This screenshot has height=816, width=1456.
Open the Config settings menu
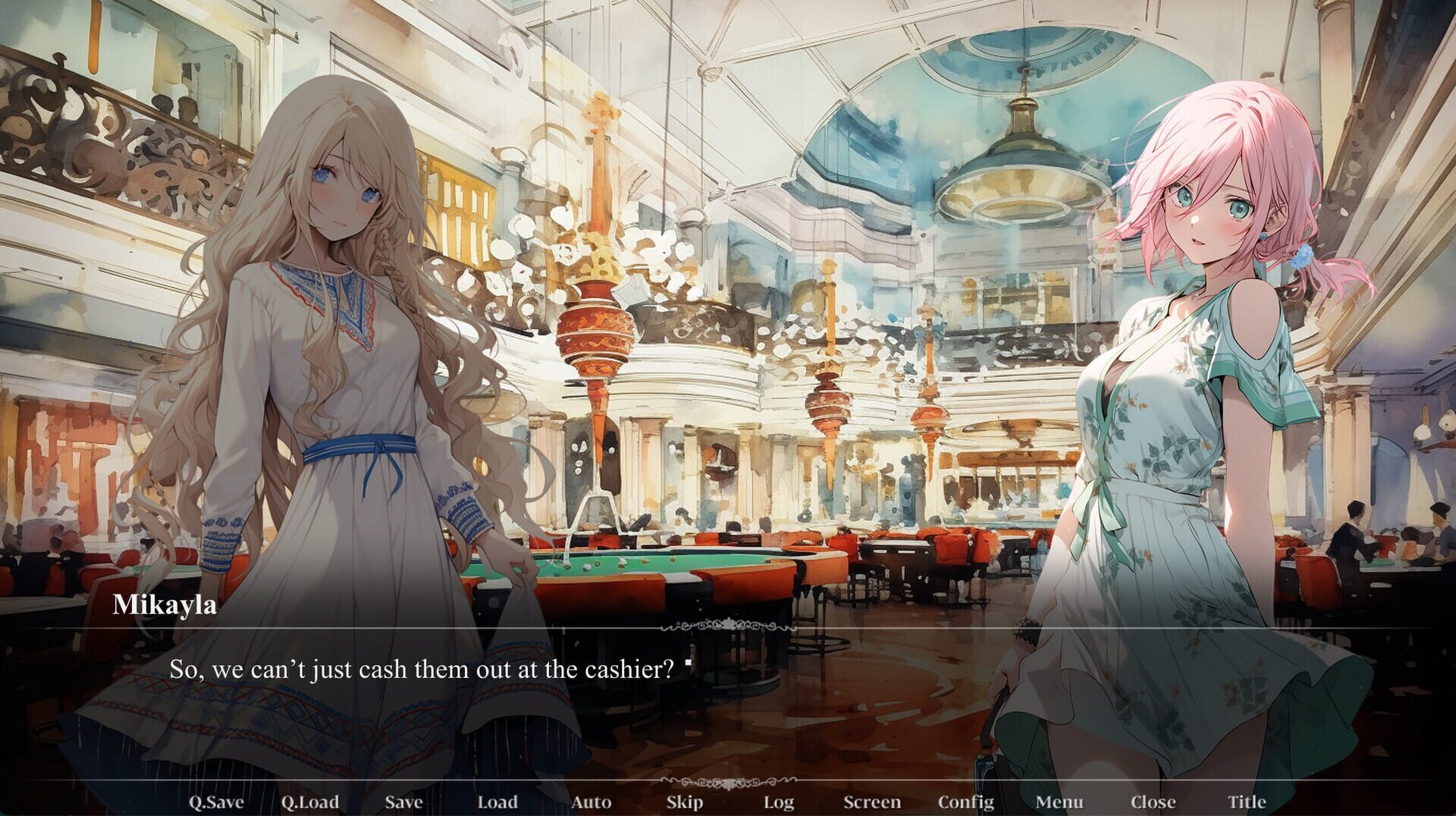click(x=968, y=802)
